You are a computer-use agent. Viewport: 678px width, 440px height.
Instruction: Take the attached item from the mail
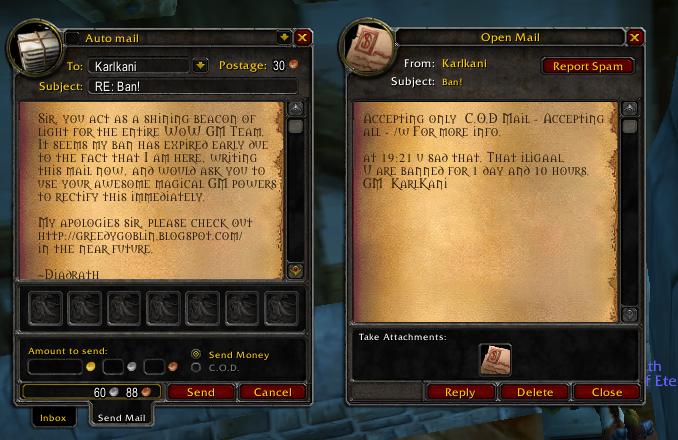pyautogui.click(x=495, y=359)
